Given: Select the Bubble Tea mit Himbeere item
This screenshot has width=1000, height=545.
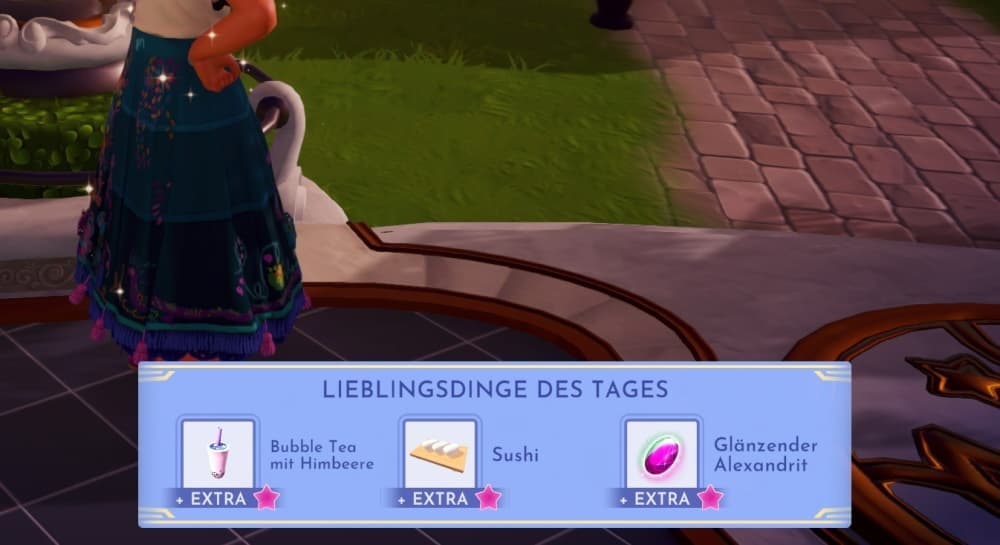Looking at the screenshot, I should tap(218, 455).
